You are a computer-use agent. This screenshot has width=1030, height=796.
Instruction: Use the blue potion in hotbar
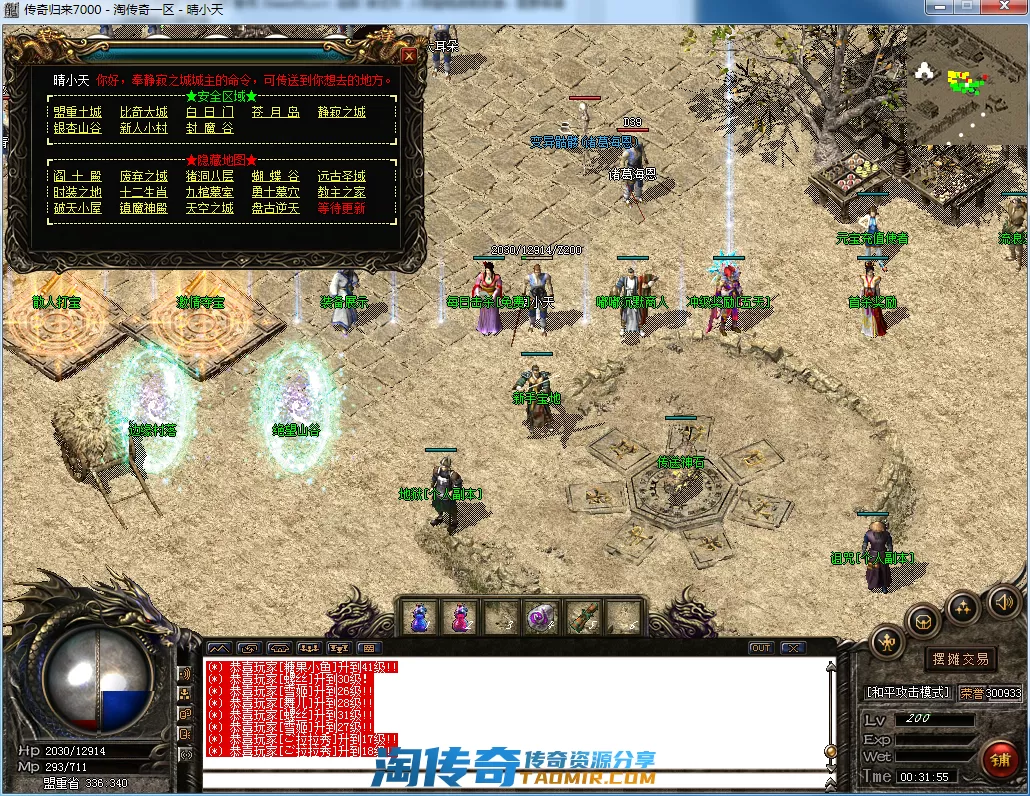click(x=418, y=617)
